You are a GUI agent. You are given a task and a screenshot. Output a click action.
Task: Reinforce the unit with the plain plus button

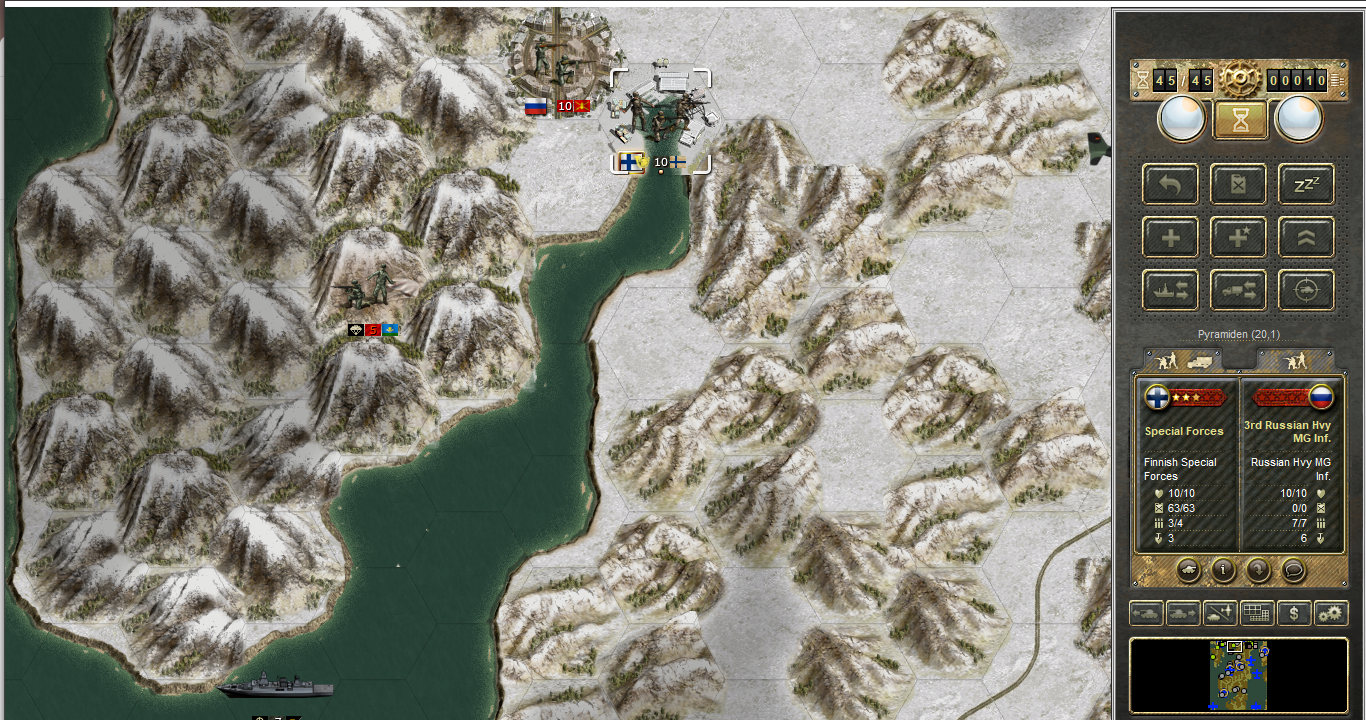point(1171,237)
